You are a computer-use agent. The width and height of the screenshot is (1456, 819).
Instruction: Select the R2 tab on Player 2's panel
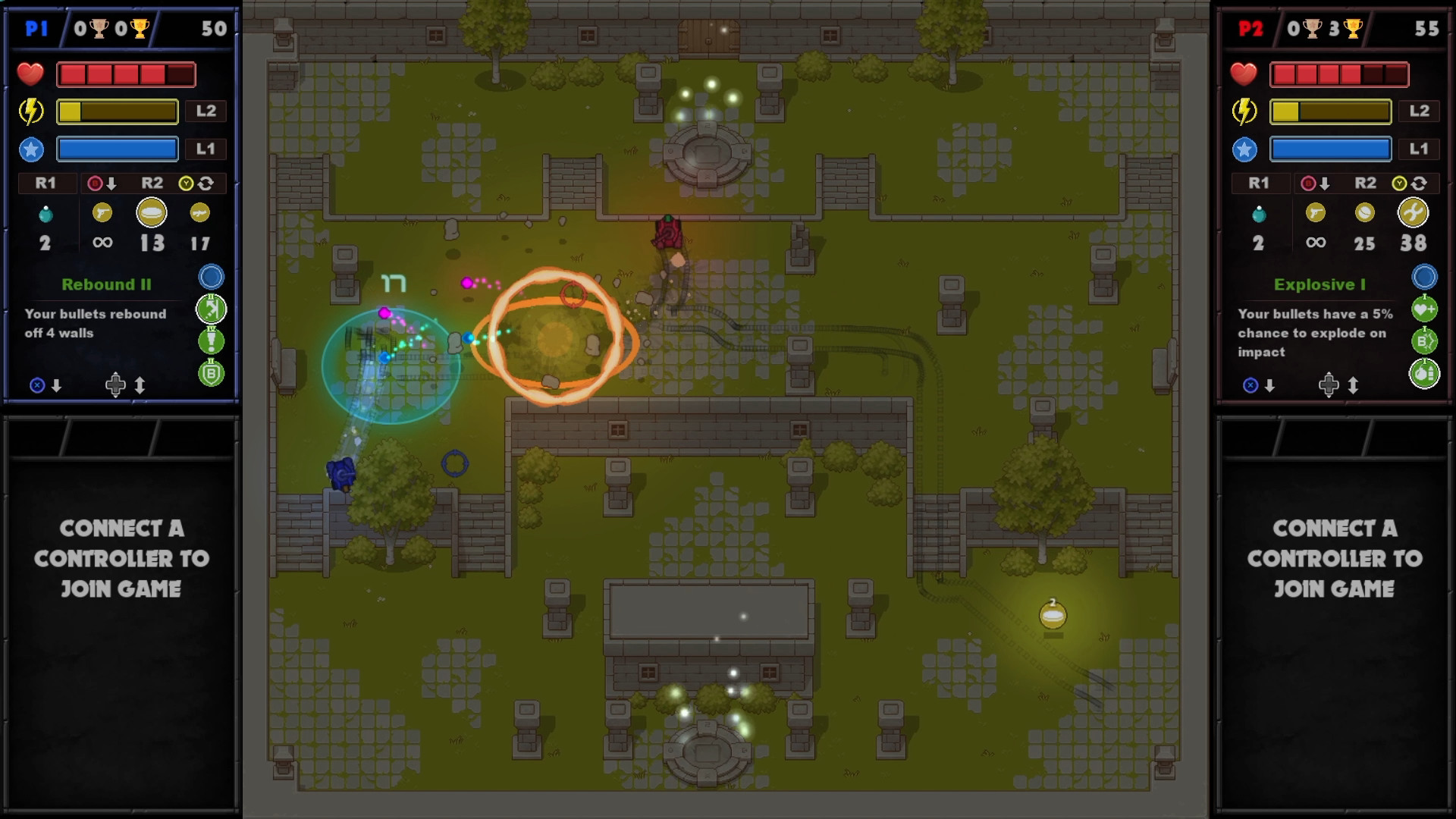pyautogui.click(x=1367, y=183)
